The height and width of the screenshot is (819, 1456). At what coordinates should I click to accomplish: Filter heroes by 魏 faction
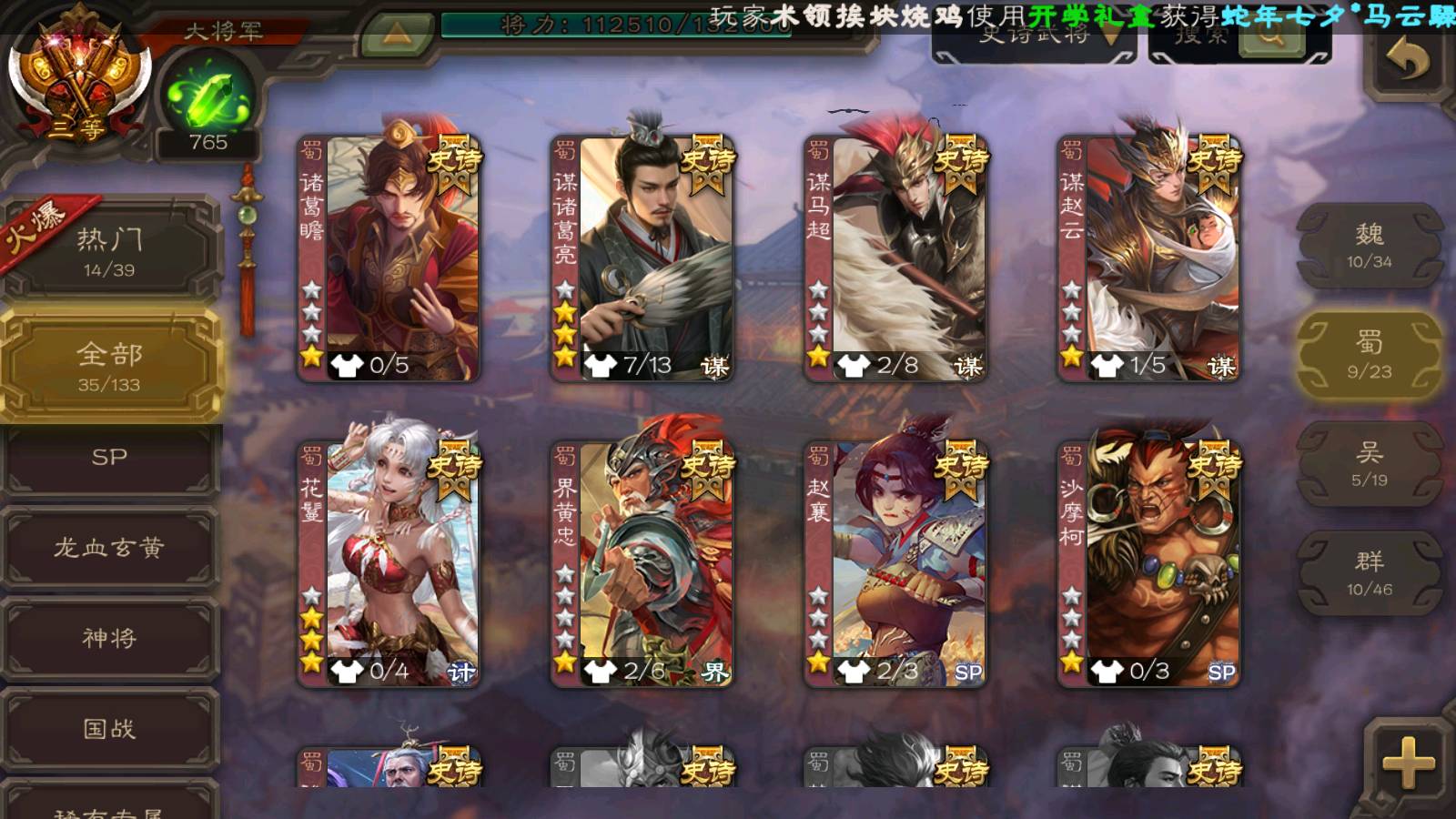click(x=1369, y=246)
